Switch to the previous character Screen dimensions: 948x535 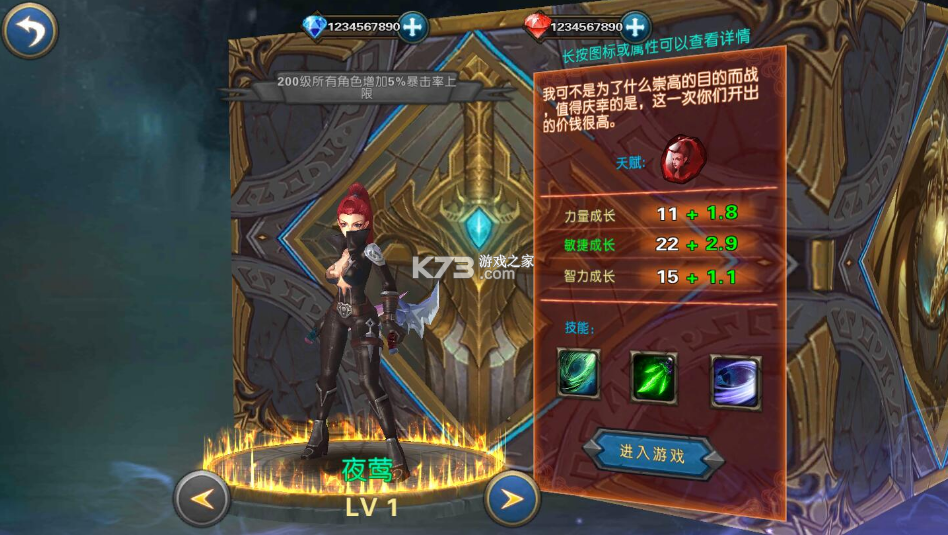tap(202, 497)
